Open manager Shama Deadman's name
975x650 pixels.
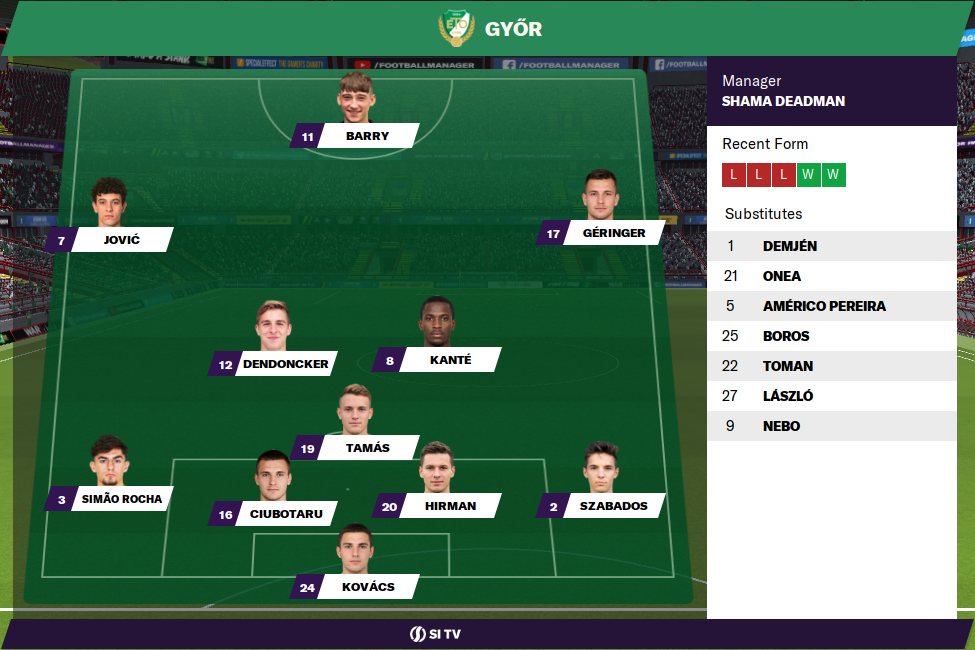783,101
